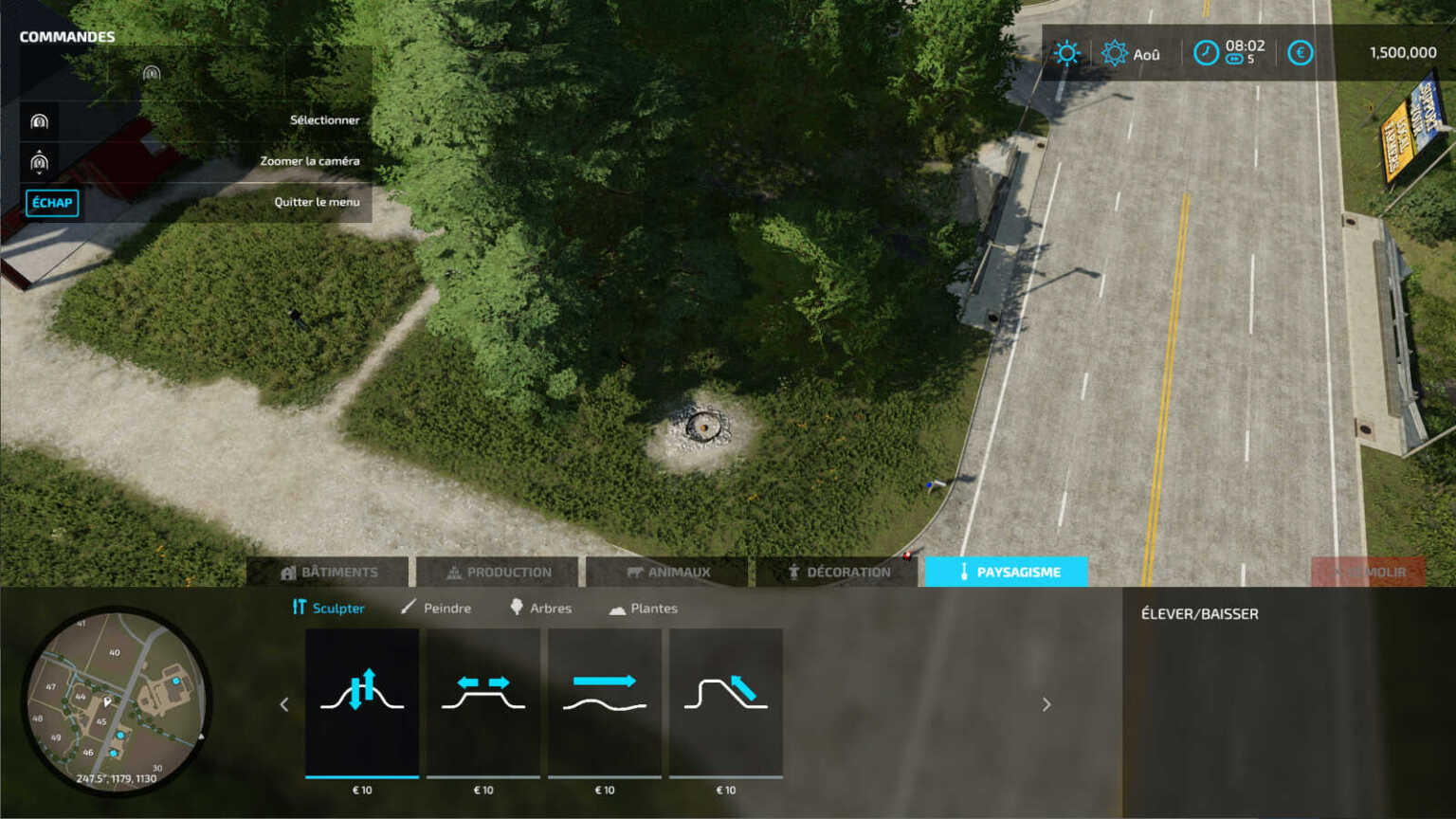The height and width of the screenshot is (819, 1456).
Task: Click the game clock icon
Action: click(1205, 53)
